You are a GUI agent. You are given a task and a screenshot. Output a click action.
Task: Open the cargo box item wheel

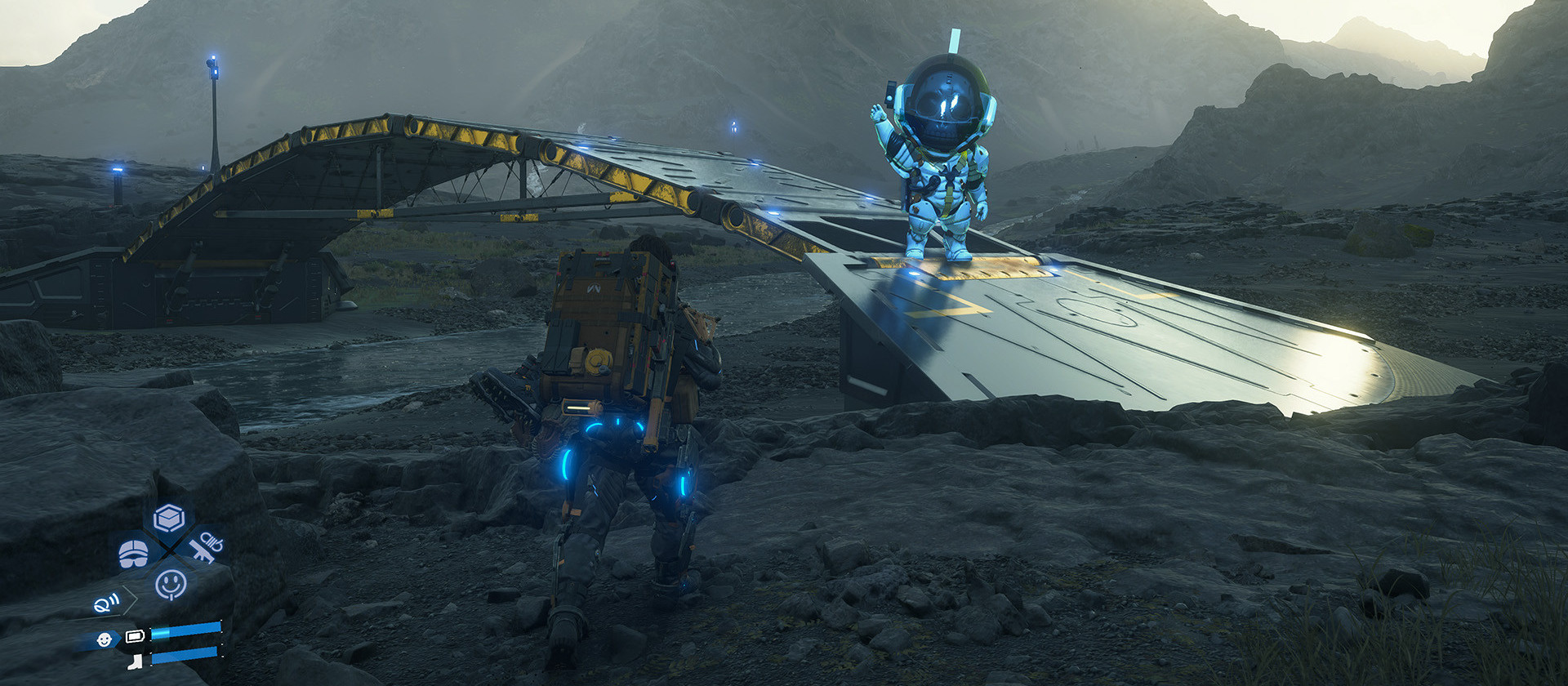[169, 518]
